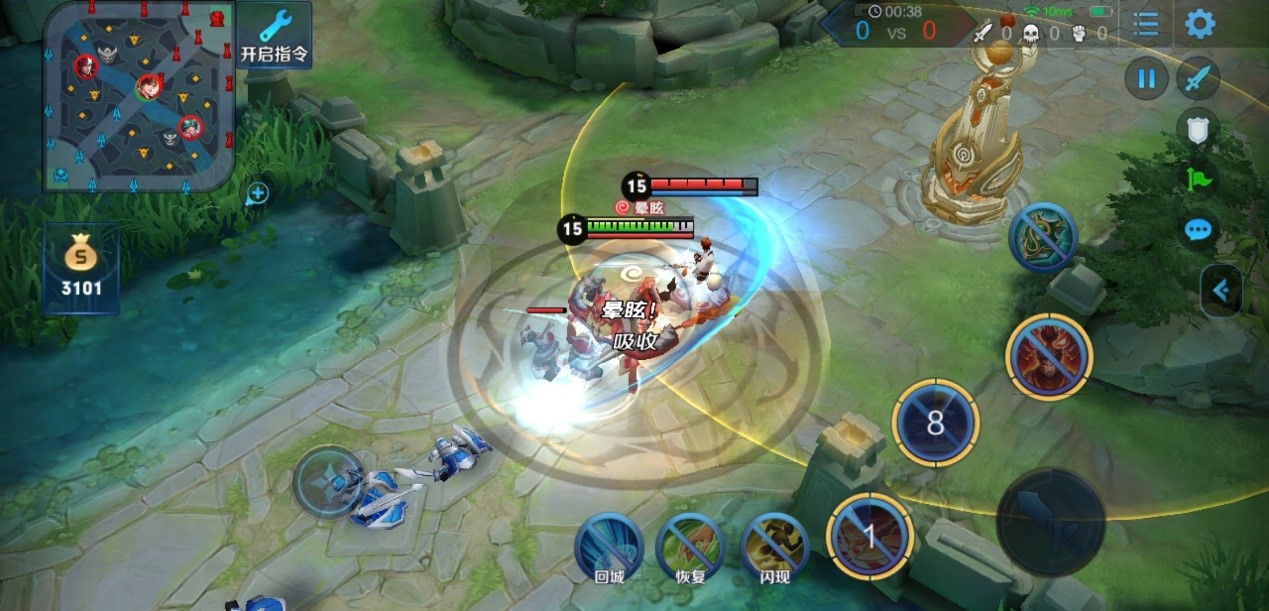Screen dimensions: 1269x611
Task: Open the scoreboard list icon
Action: click(1146, 24)
